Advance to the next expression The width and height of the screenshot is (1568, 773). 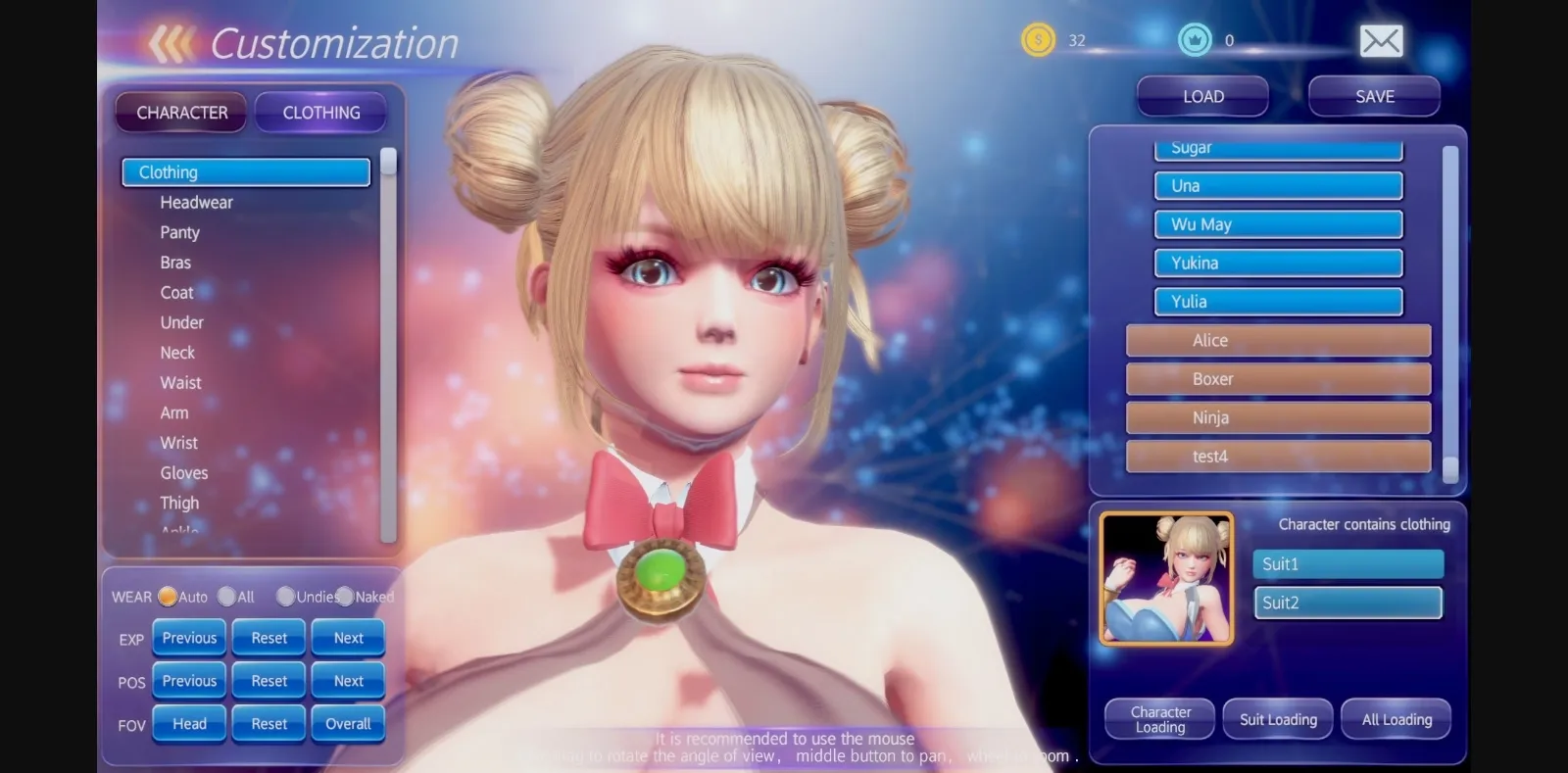pyautogui.click(x=348, y=637)
